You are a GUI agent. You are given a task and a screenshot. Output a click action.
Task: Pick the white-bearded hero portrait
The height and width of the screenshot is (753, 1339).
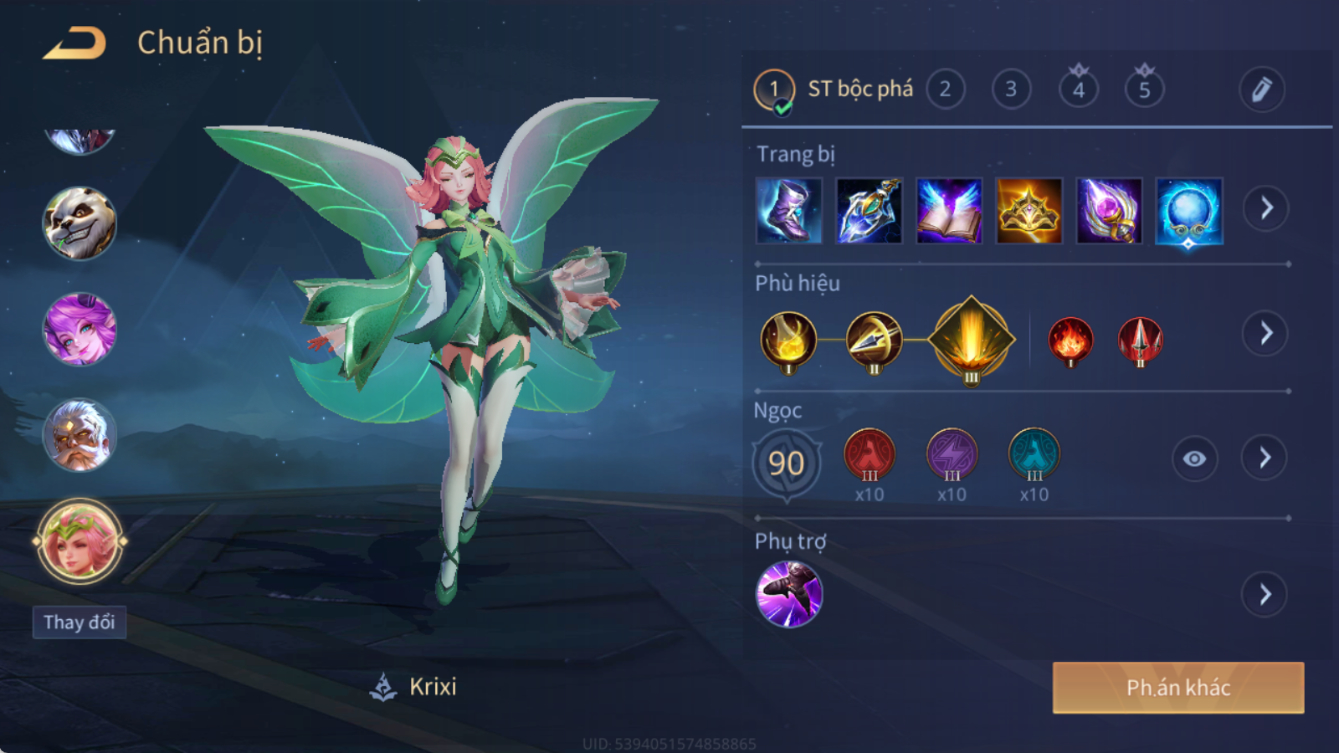[x=79, y=436]
